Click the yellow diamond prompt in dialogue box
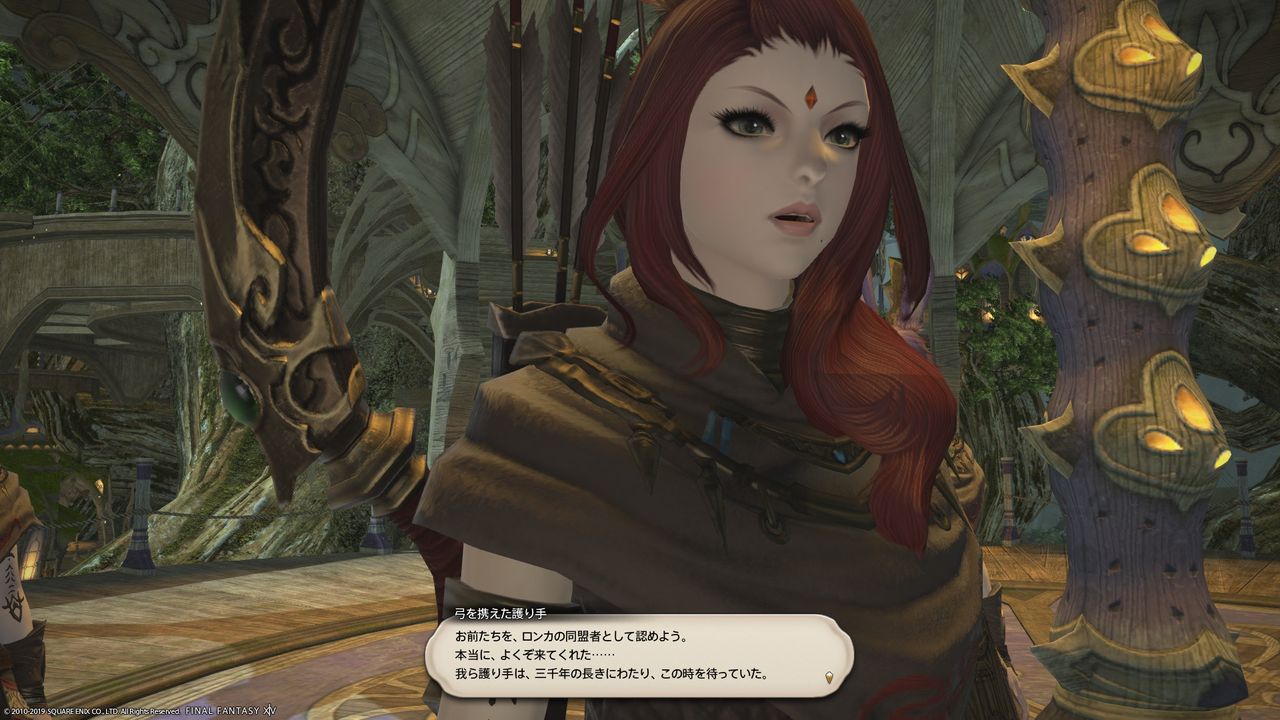The image size is (1280, 720). click(830, 677)
